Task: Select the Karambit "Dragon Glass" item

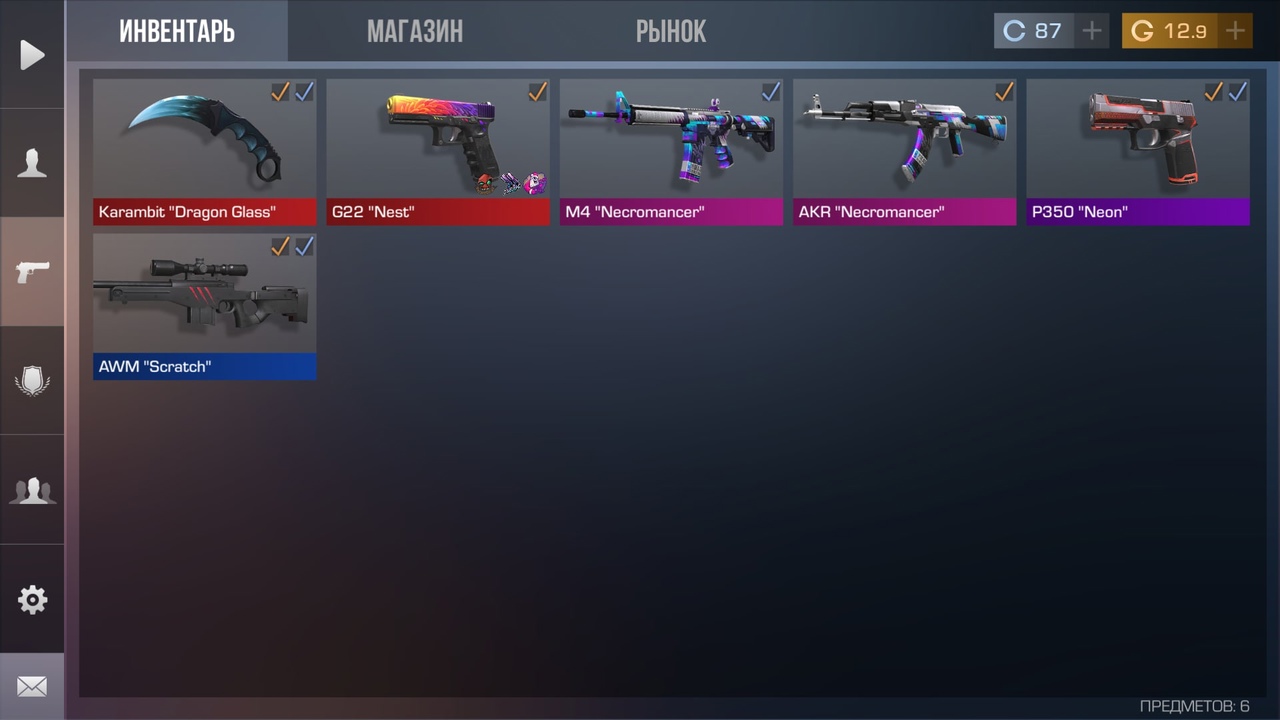Action: [x=205, y=150]
